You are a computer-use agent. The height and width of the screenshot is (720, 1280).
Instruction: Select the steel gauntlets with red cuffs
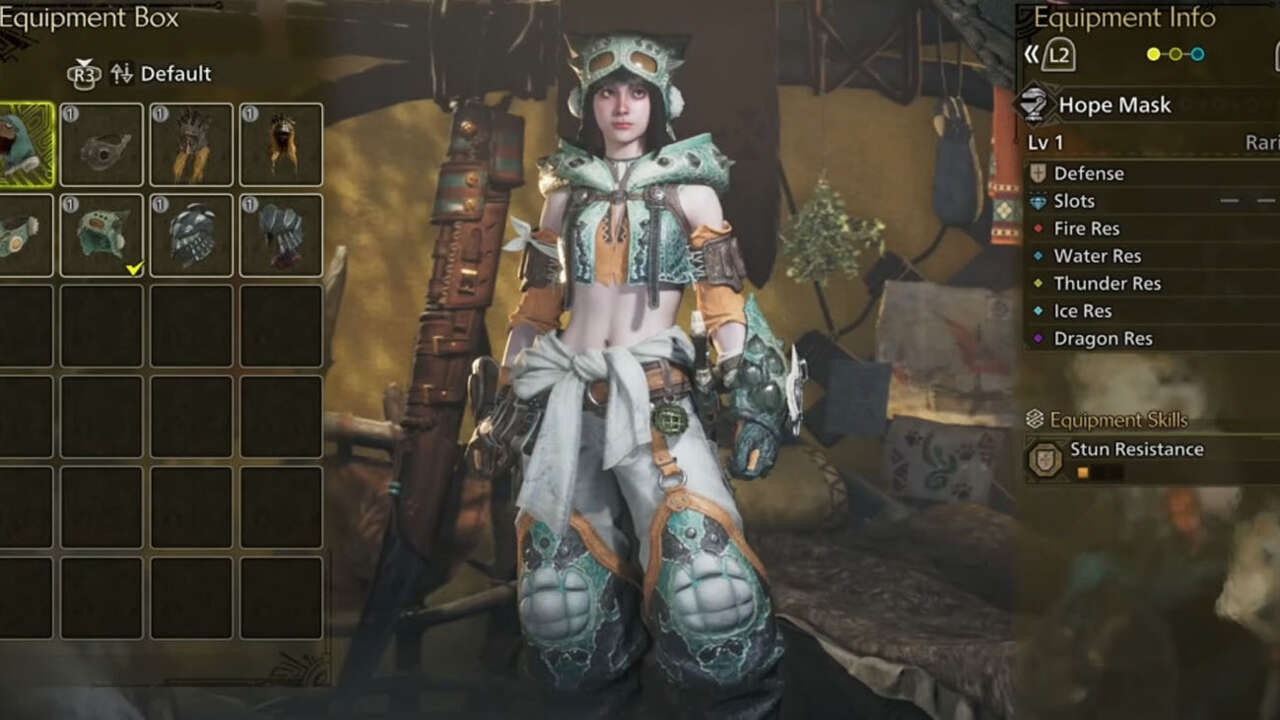(281, 235)
